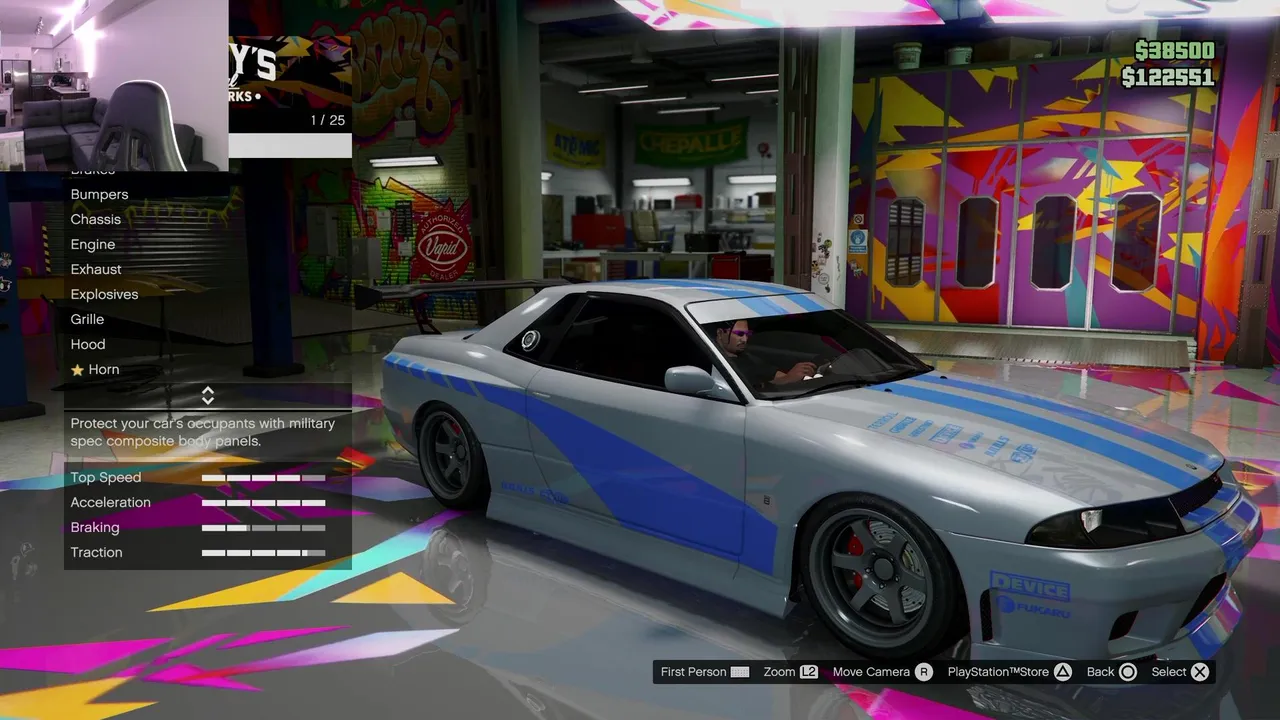This screenshot has height=720, width=1280.
Task: Select the Explosives menu entry
Action: pyautogui.click(x=104, y=294)
